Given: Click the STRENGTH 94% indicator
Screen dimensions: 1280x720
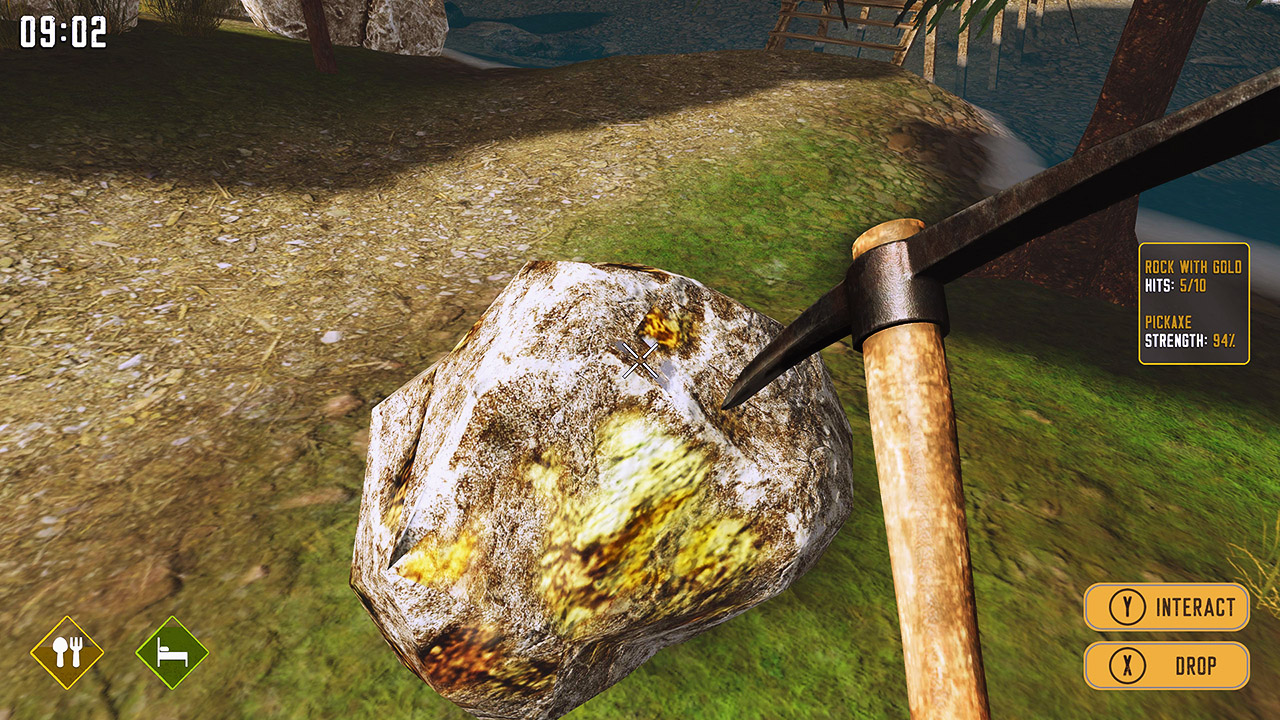Looking at the screenshot, I should (1190, 339).
